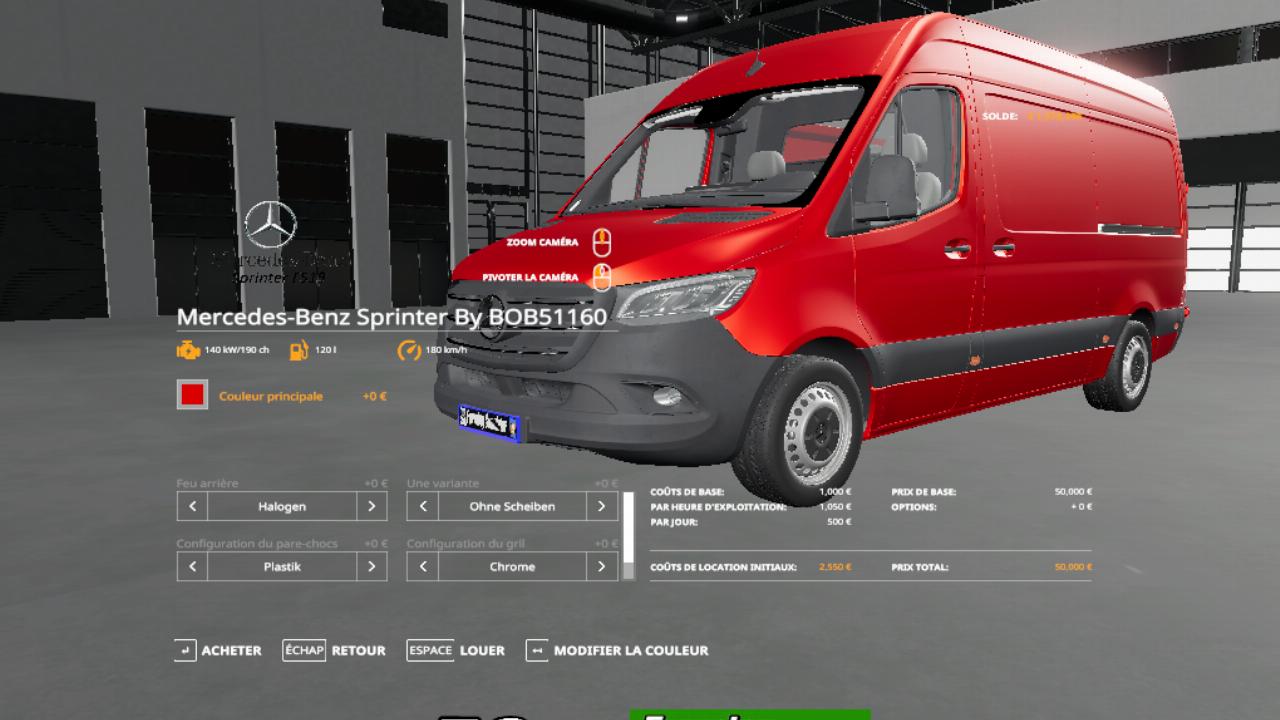Rent the van using Louer
Viewport: 1280px width, 720px height.
[456, 650]
